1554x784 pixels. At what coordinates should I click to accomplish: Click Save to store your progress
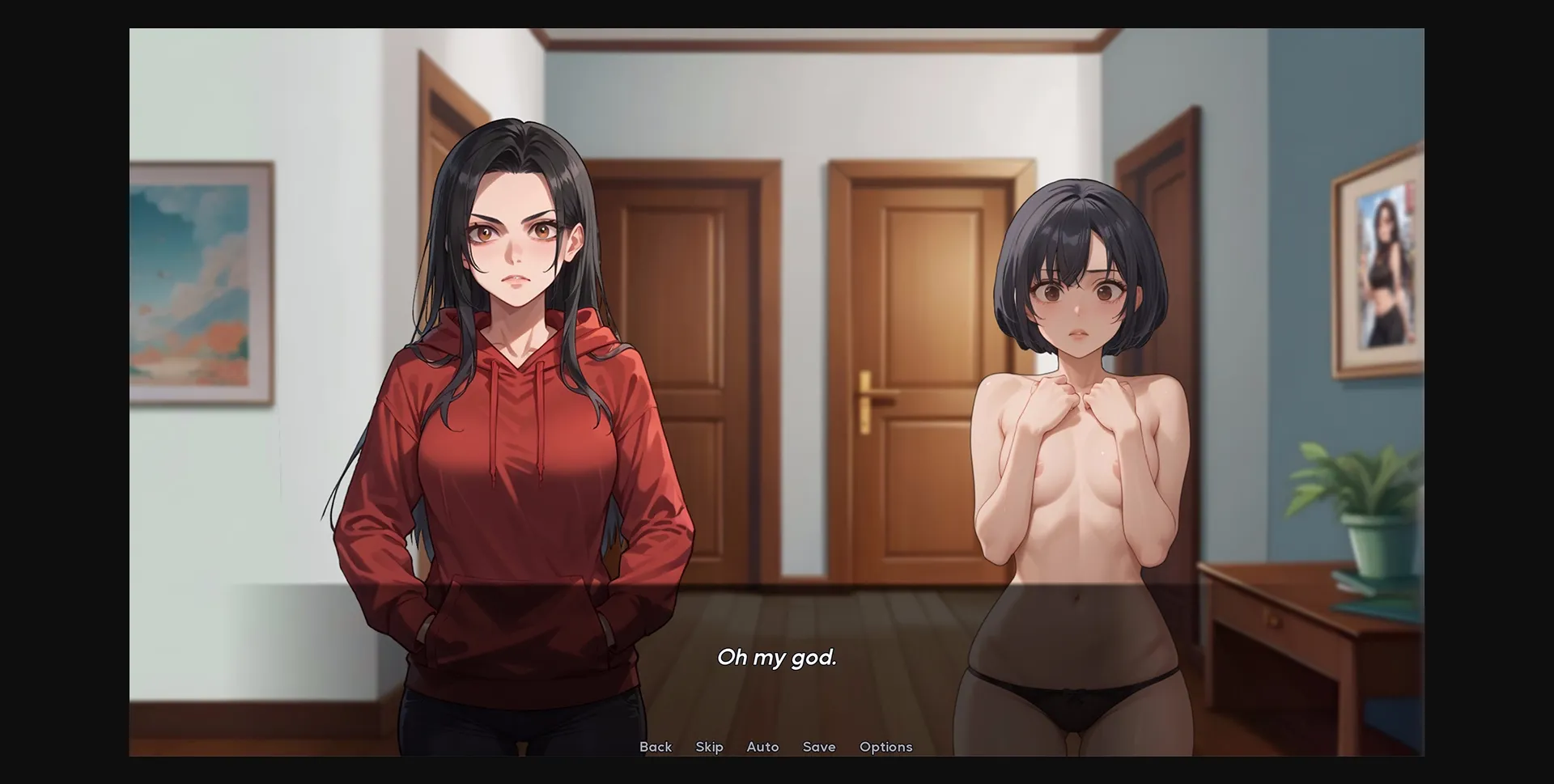pos(819,747)
